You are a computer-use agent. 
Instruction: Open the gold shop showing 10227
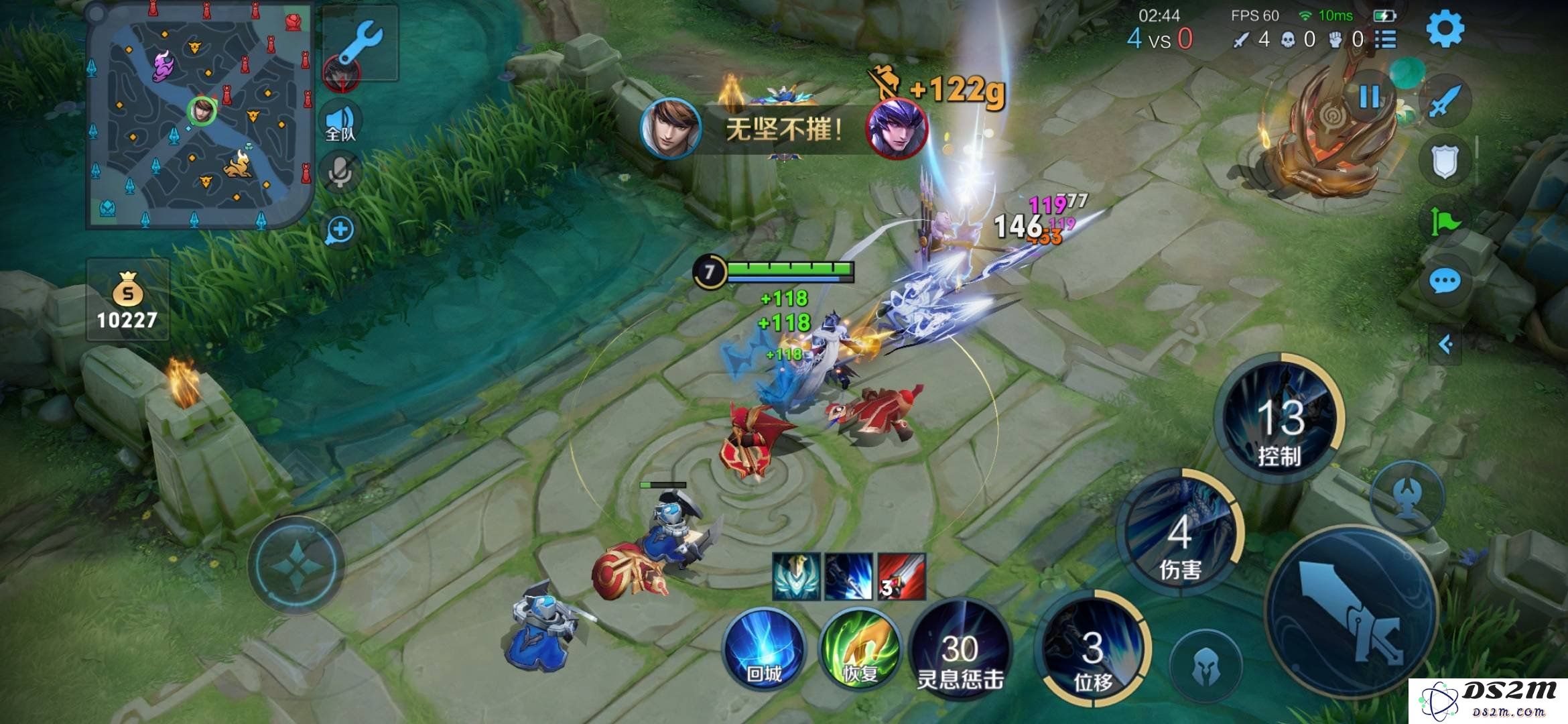pos(127,300)
